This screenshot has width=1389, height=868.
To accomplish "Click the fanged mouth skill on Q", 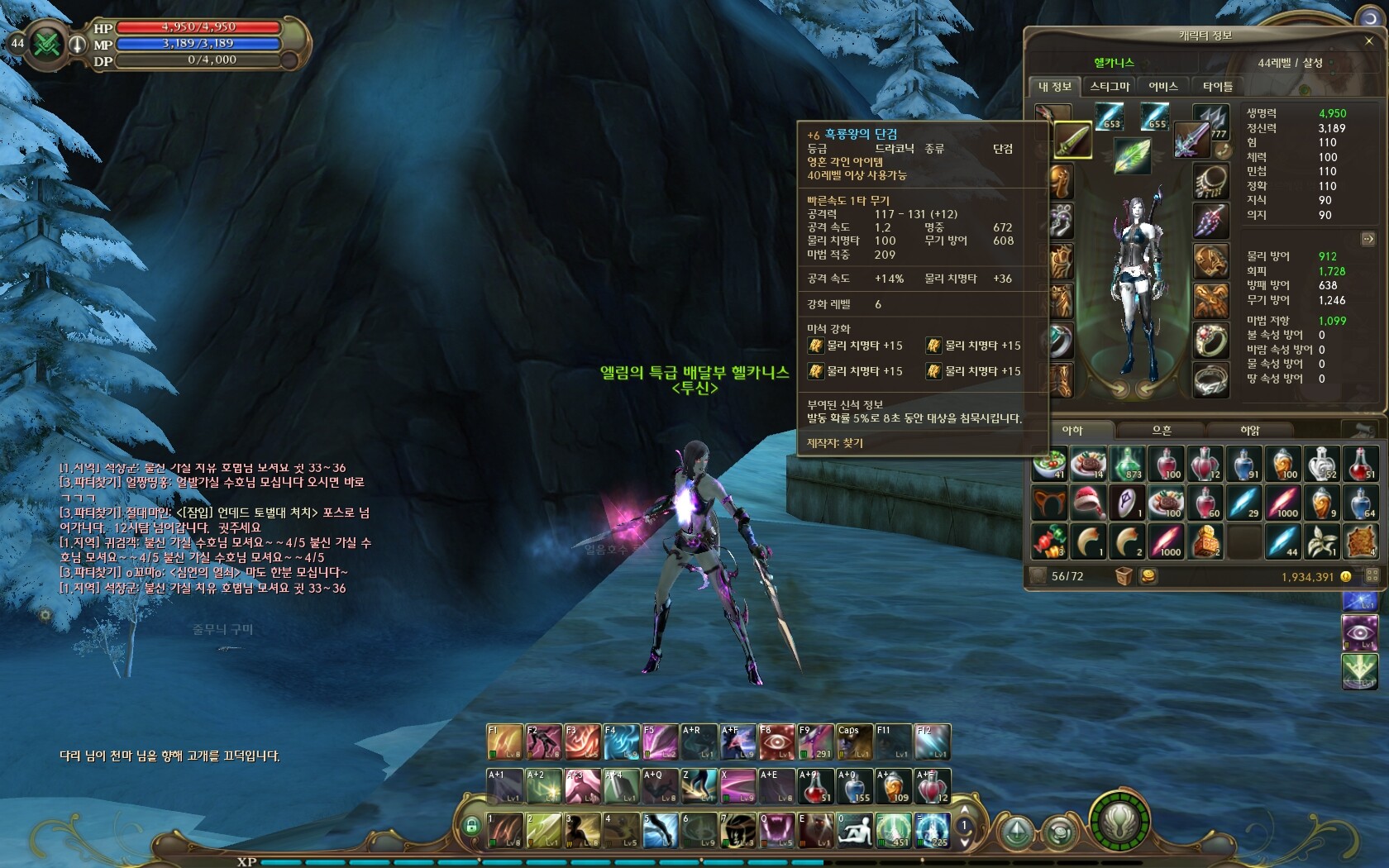I will click(776, 830).
